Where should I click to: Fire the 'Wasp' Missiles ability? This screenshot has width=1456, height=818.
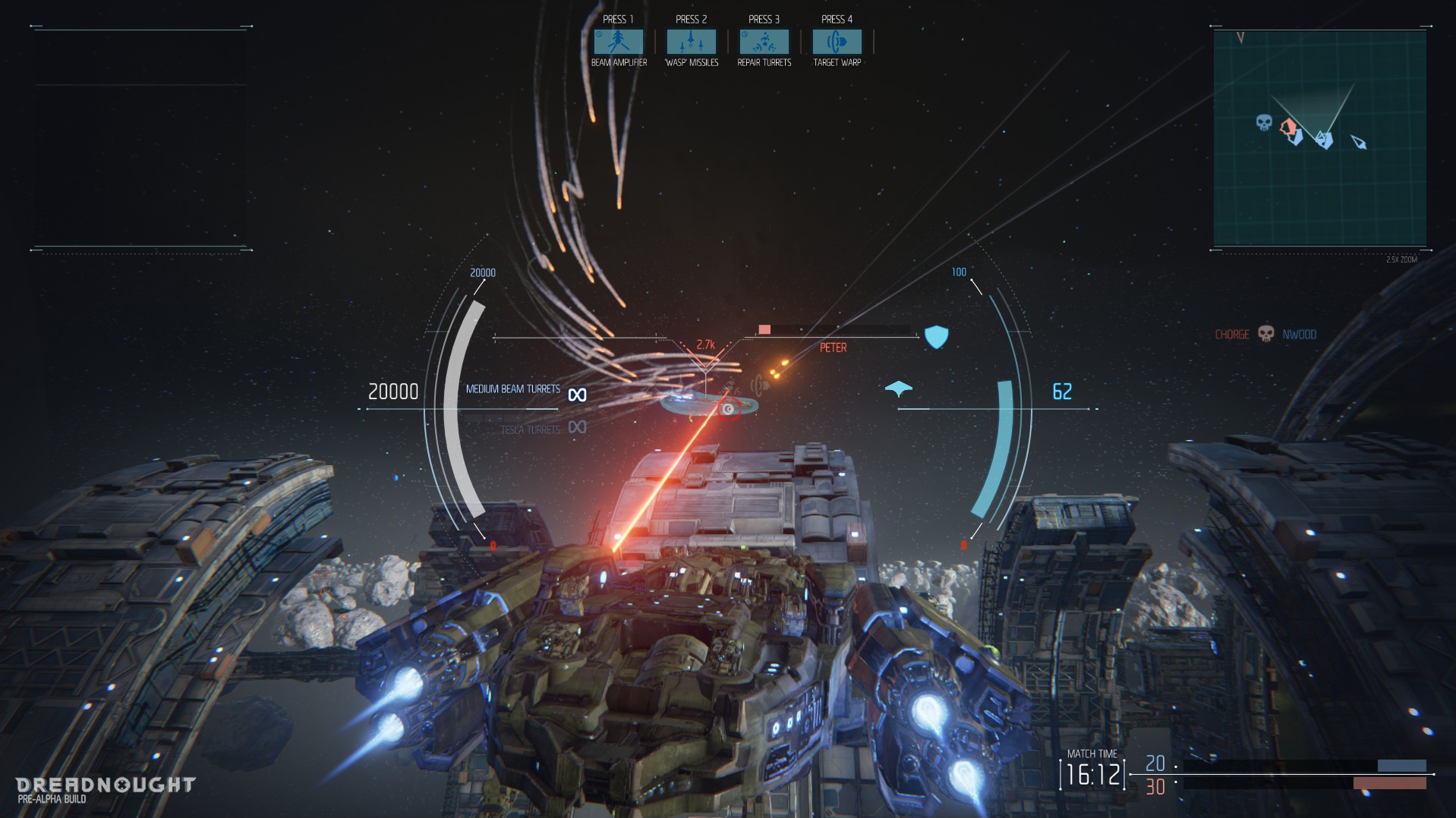click(x=690, y=42)
